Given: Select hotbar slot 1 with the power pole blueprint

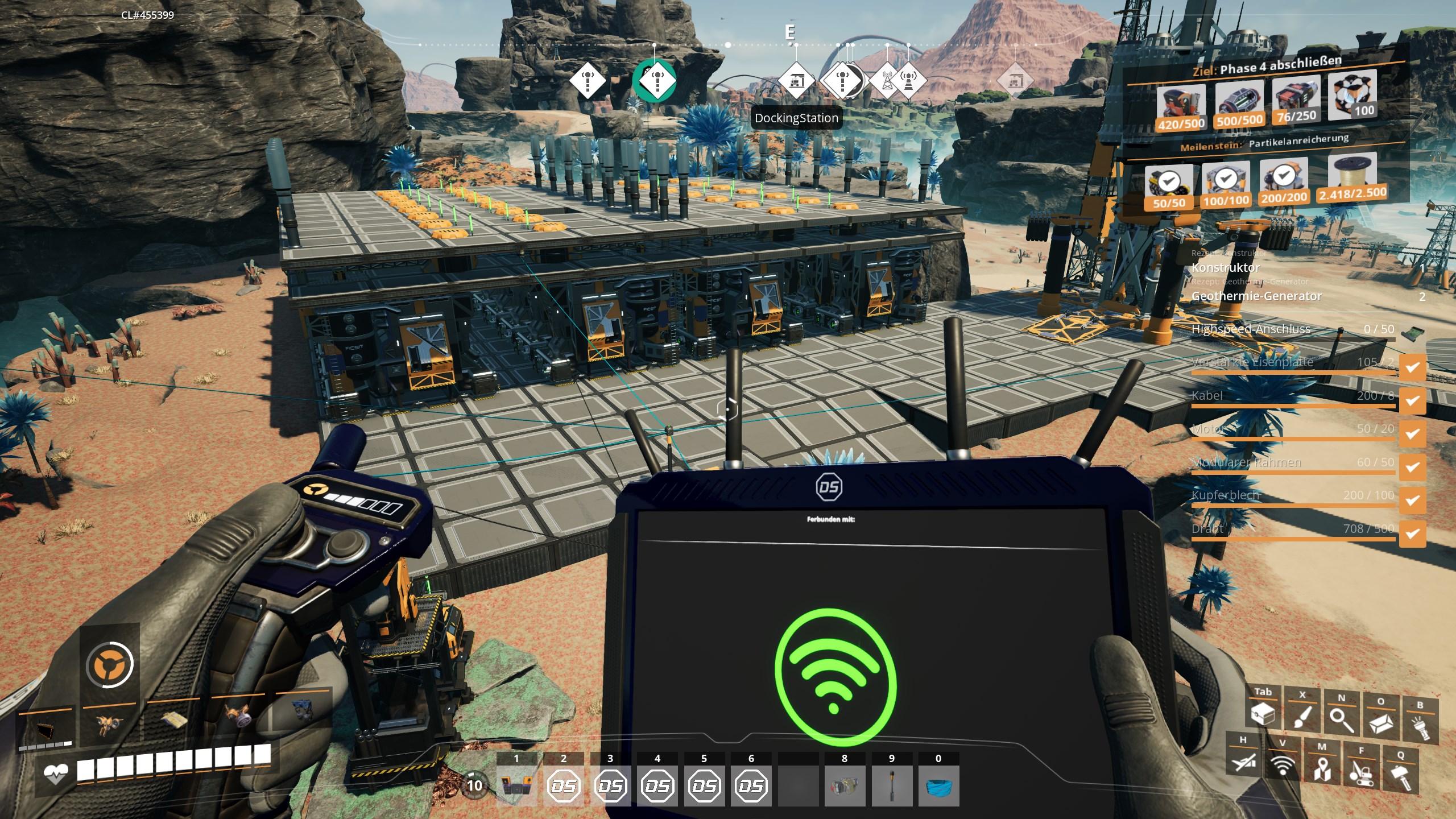Looking at the screenshot, I should point(516,785).
